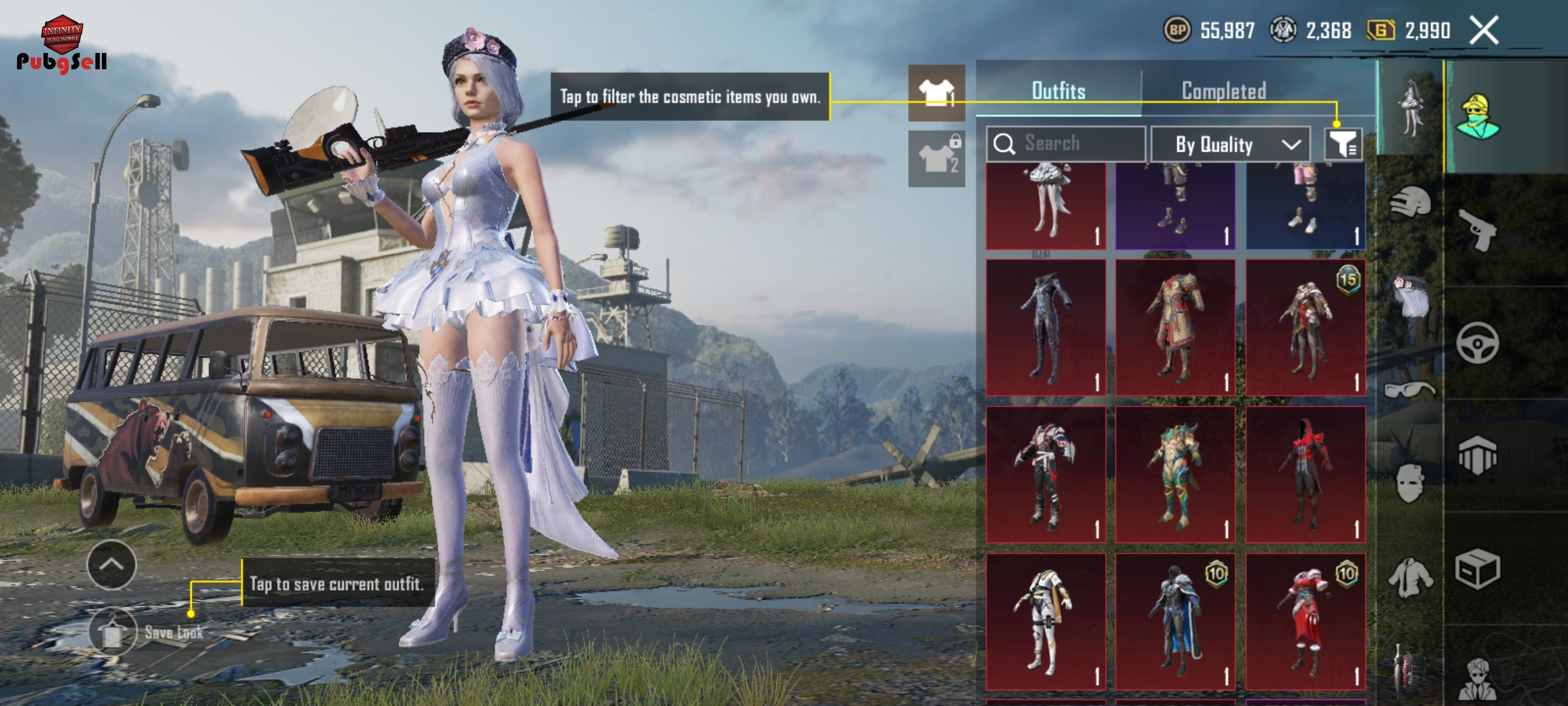Image resolution: width=1568 pixels, height=706 pixels.
Task: Select outfit preset 1 shirt icon
Action: [x=936, y=93]
